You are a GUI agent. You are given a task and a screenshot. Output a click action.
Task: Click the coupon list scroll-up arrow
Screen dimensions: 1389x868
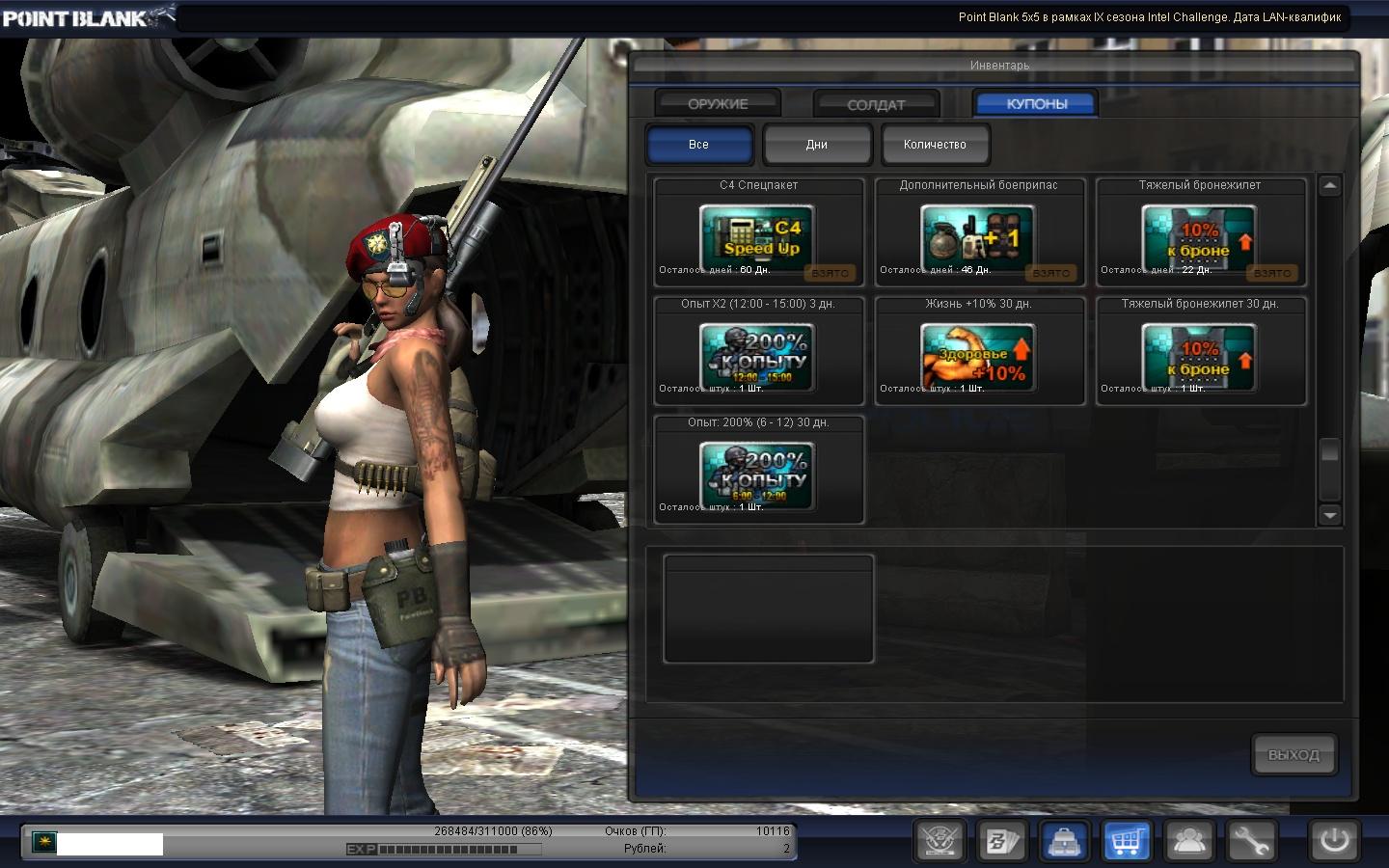tap(1330, 186)
